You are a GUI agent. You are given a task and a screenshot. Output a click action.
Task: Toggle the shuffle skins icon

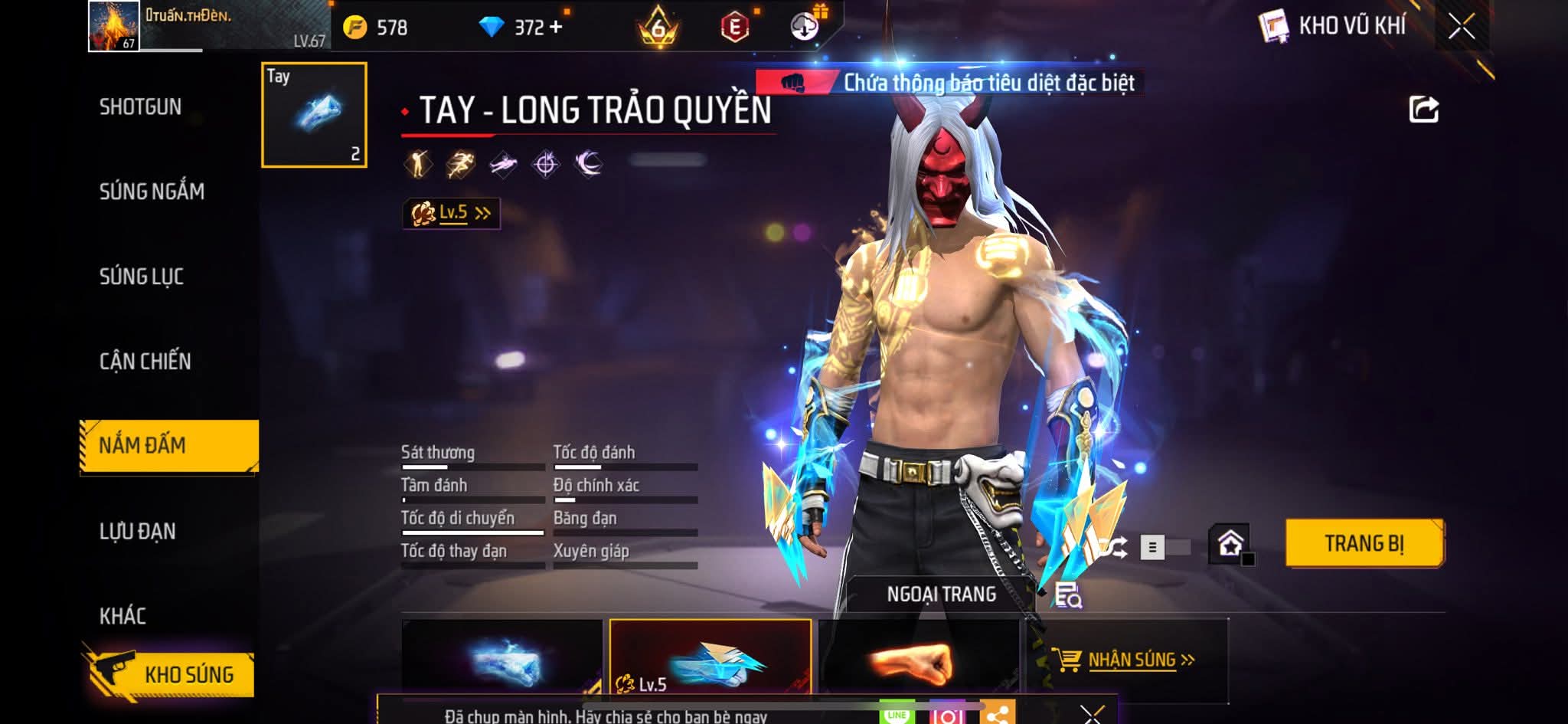point(1115,547)
